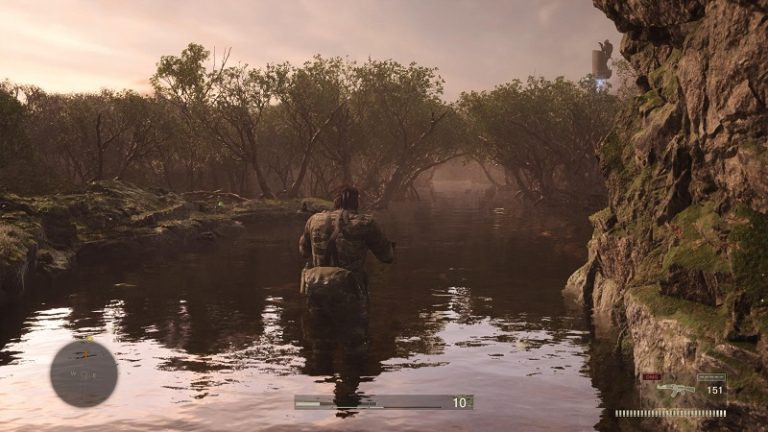Select the assault rifle weapon icon

click(678, 389)
